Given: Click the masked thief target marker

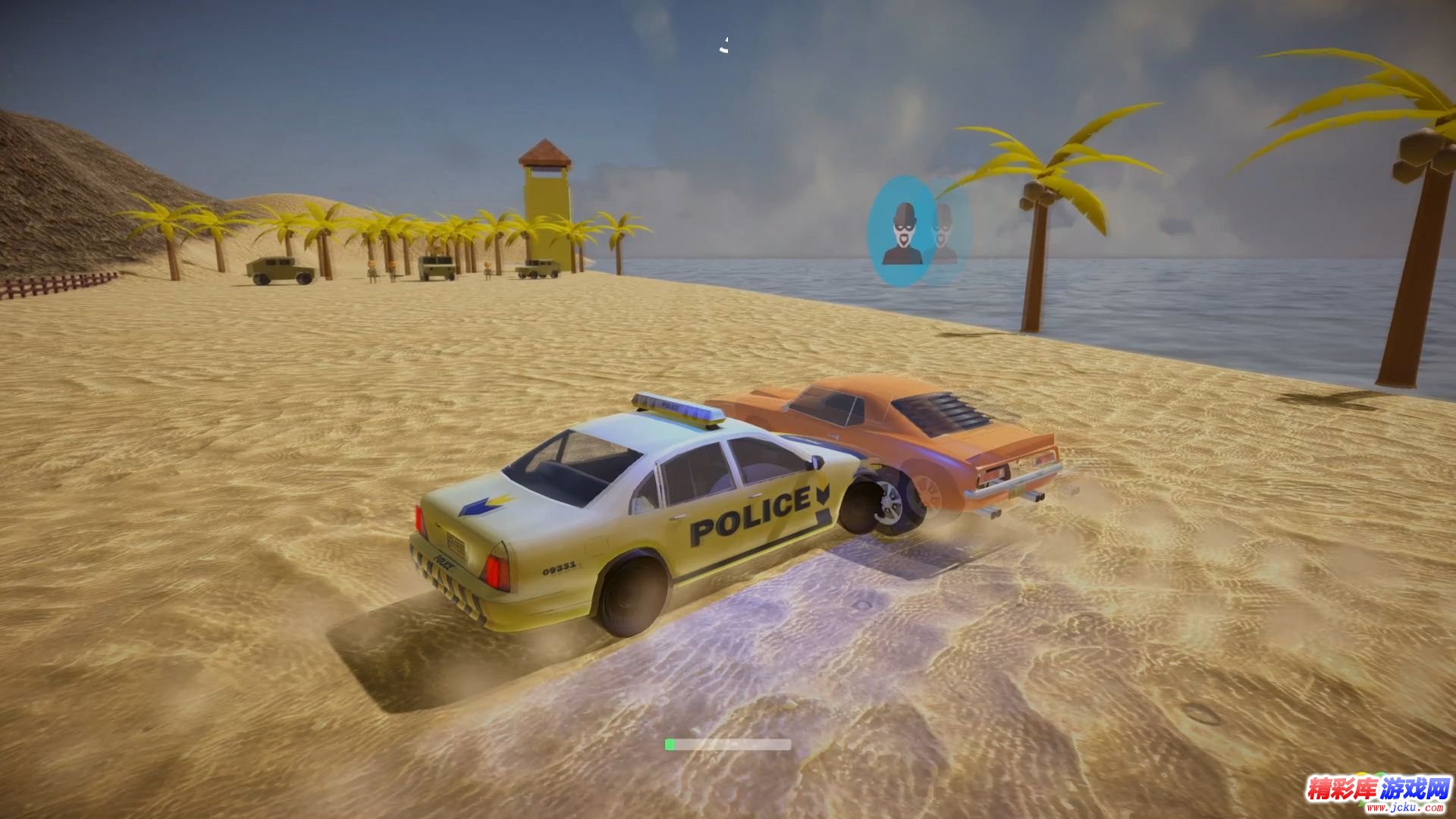Looking at the screenshot, I should point(902,231).
